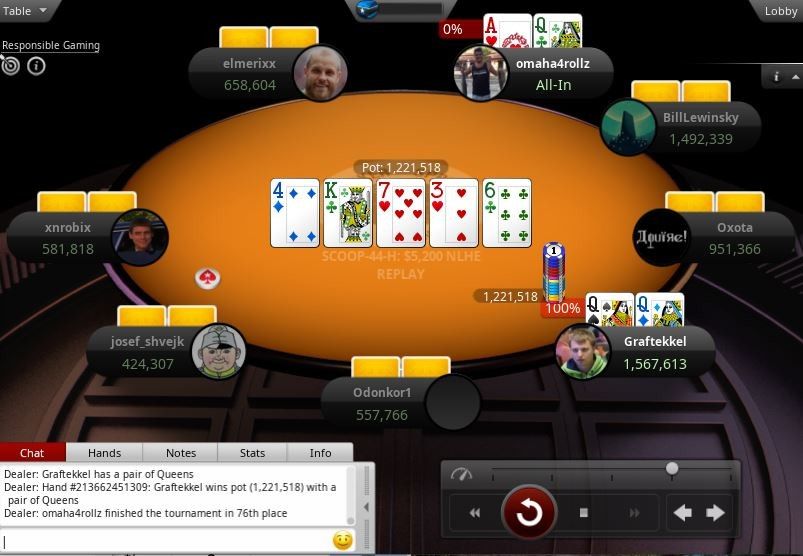Click the replay speed slider handle
The width and height of the screenshot is (803, 556).
[672, 468]
